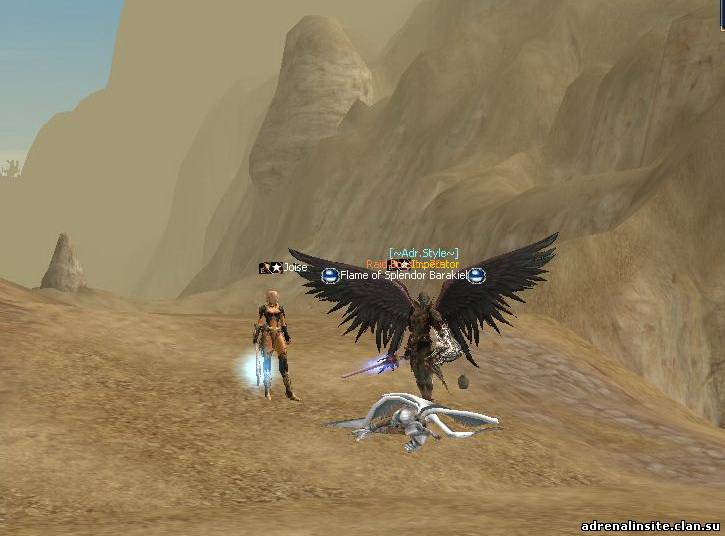Image resolution: width=725 pixels, height=536 pixels.
Task: Target the Flame of Splendor Barakiel nameplate
Action: coord(403,275)
